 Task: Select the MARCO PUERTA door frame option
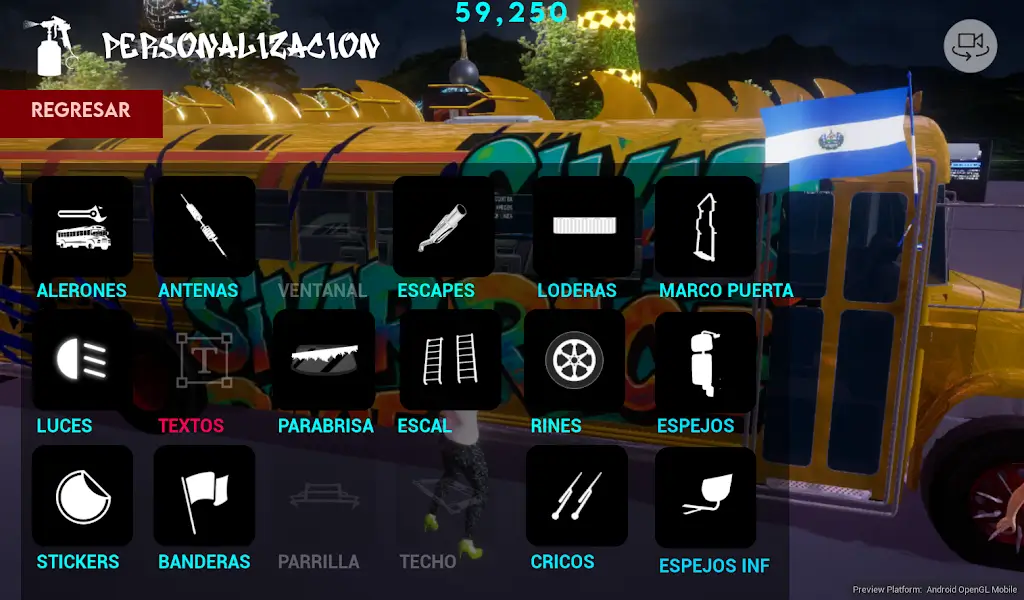point(705,227)
